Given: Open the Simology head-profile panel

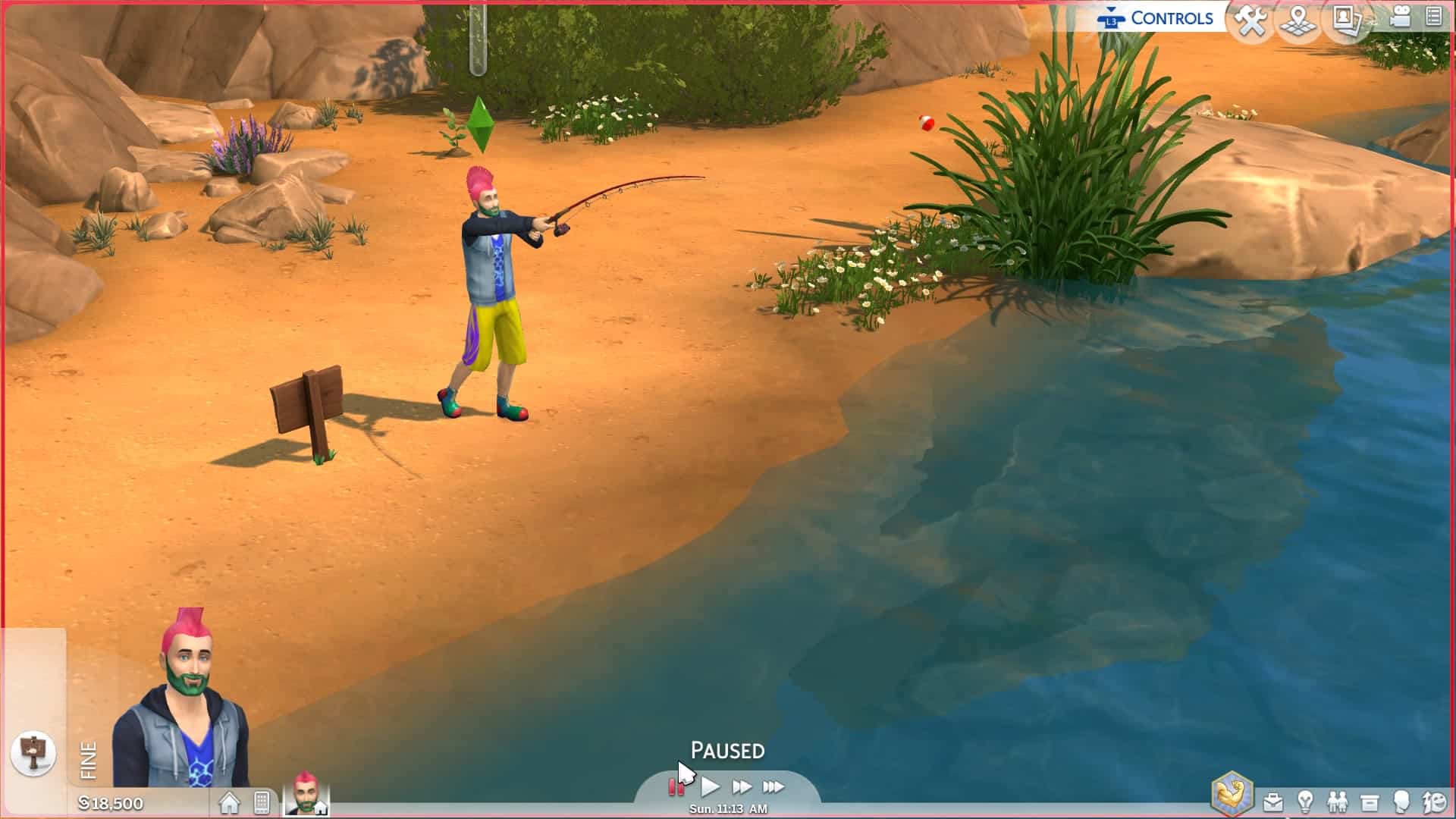Looking at the screenshot, I should [x=1401, y=802].
